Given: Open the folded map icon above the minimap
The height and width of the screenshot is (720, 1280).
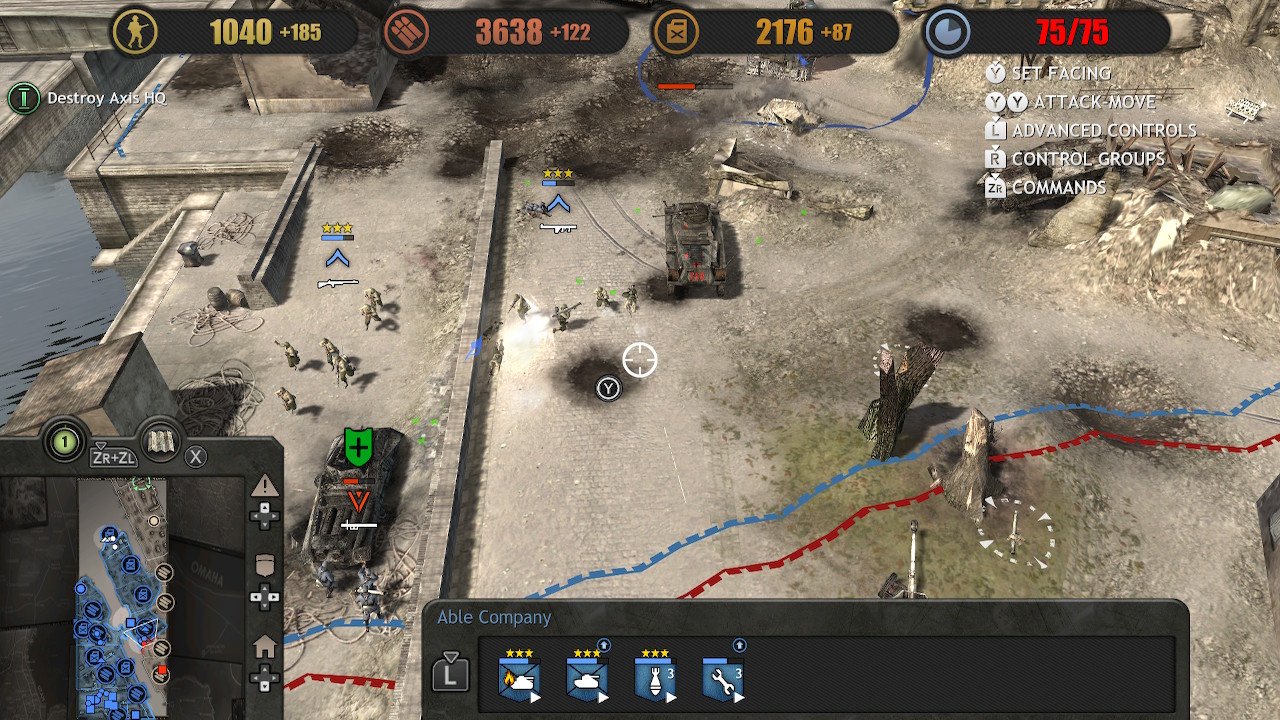Looking at the screenshot, I should pos(159,441).
